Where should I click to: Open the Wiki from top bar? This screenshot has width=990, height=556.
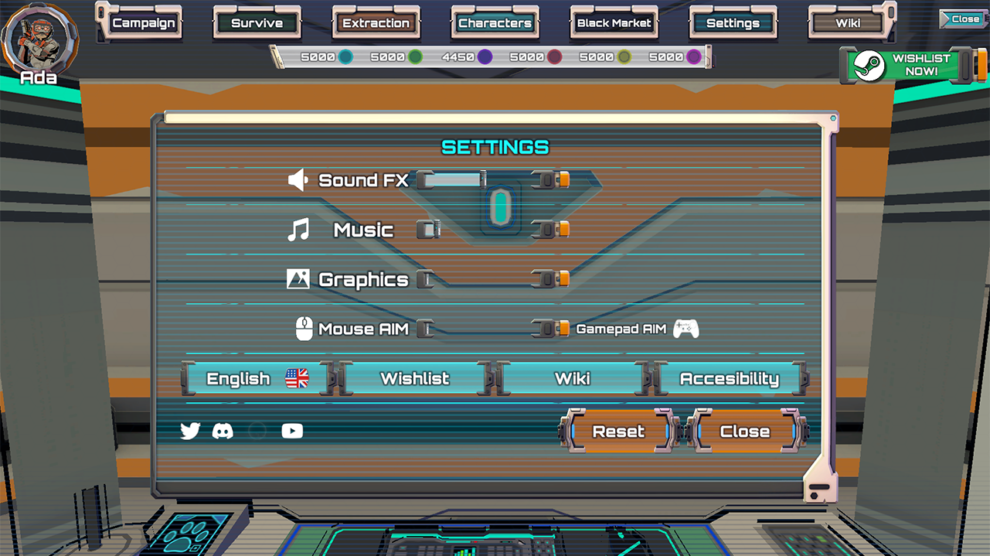(x=848, y=23)
